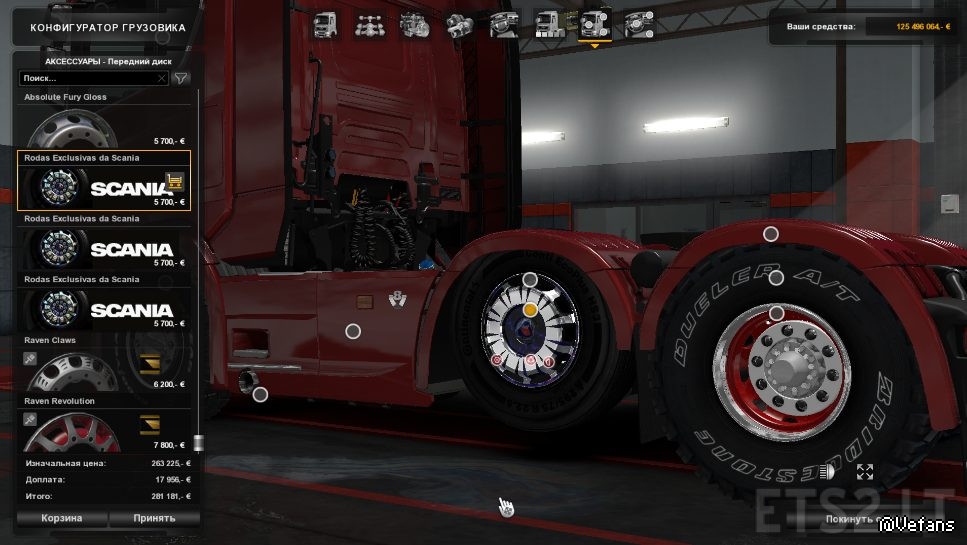
Task: Switch to the chassis category tab
Action: (x=366, y=24)
